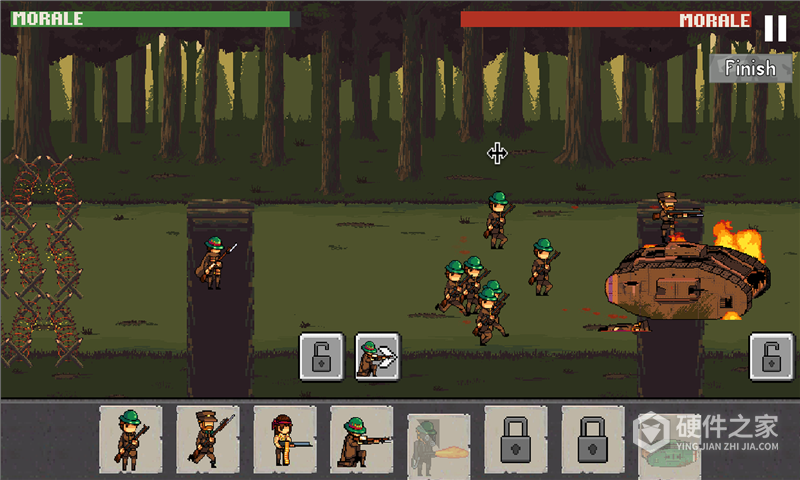Image resolution: width=800 pixels, height=480 pixels.
Task: Deploy the standing green-helmet rifleman unit
Action: [131, 438]
